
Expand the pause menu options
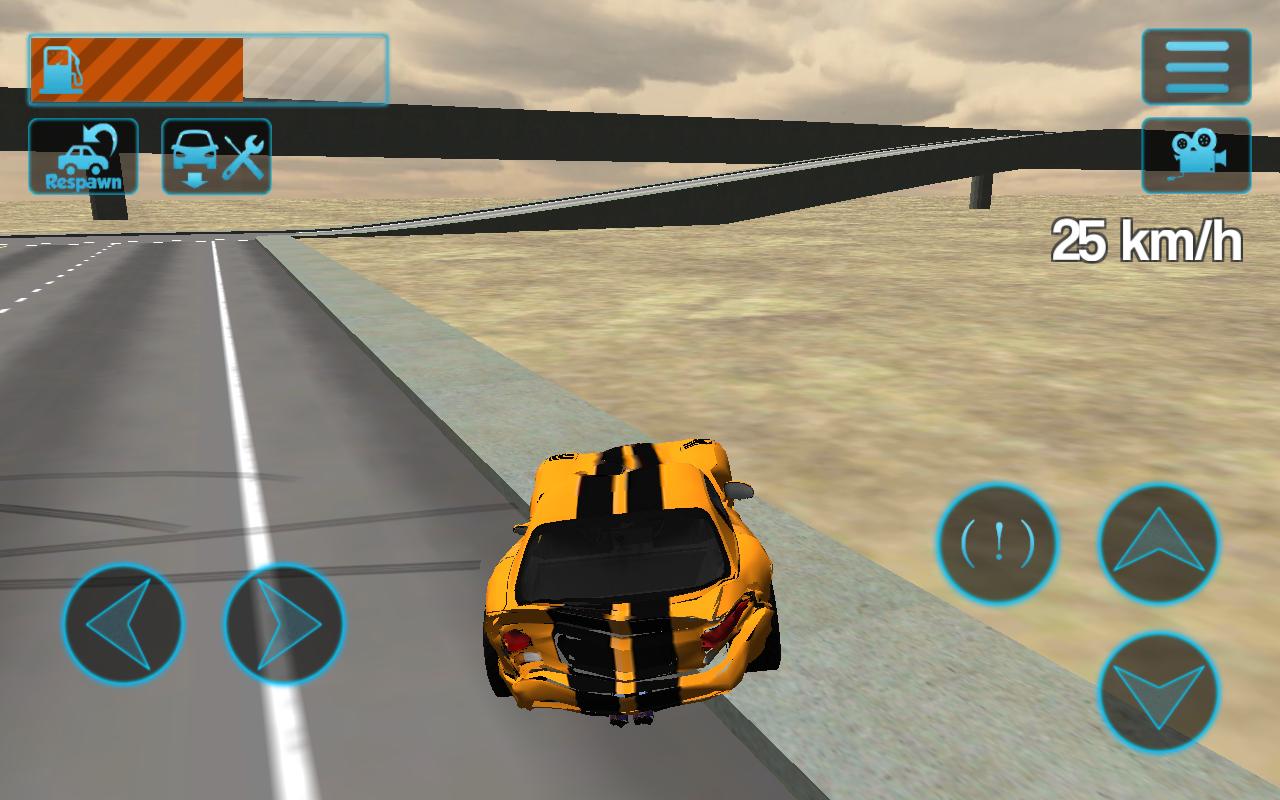pyautogui.click(x=1196, y=65)
